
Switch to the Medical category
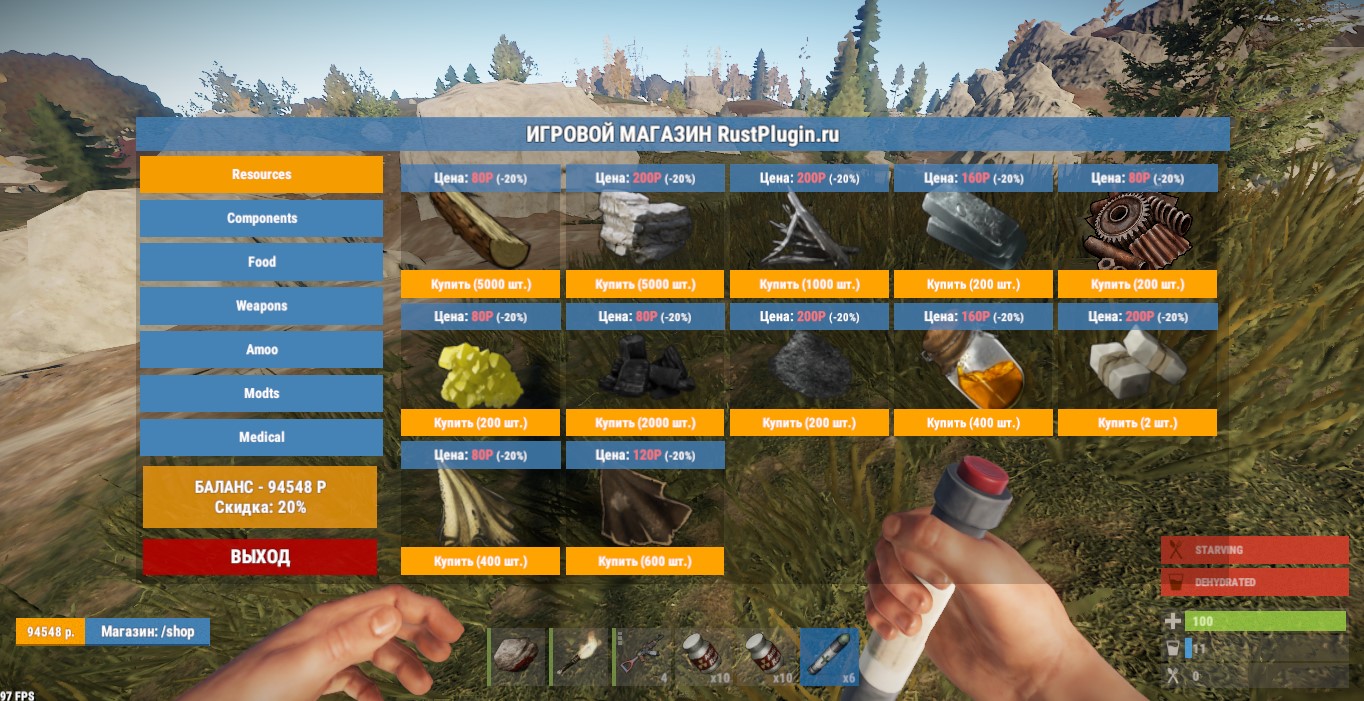coord(261,438)
